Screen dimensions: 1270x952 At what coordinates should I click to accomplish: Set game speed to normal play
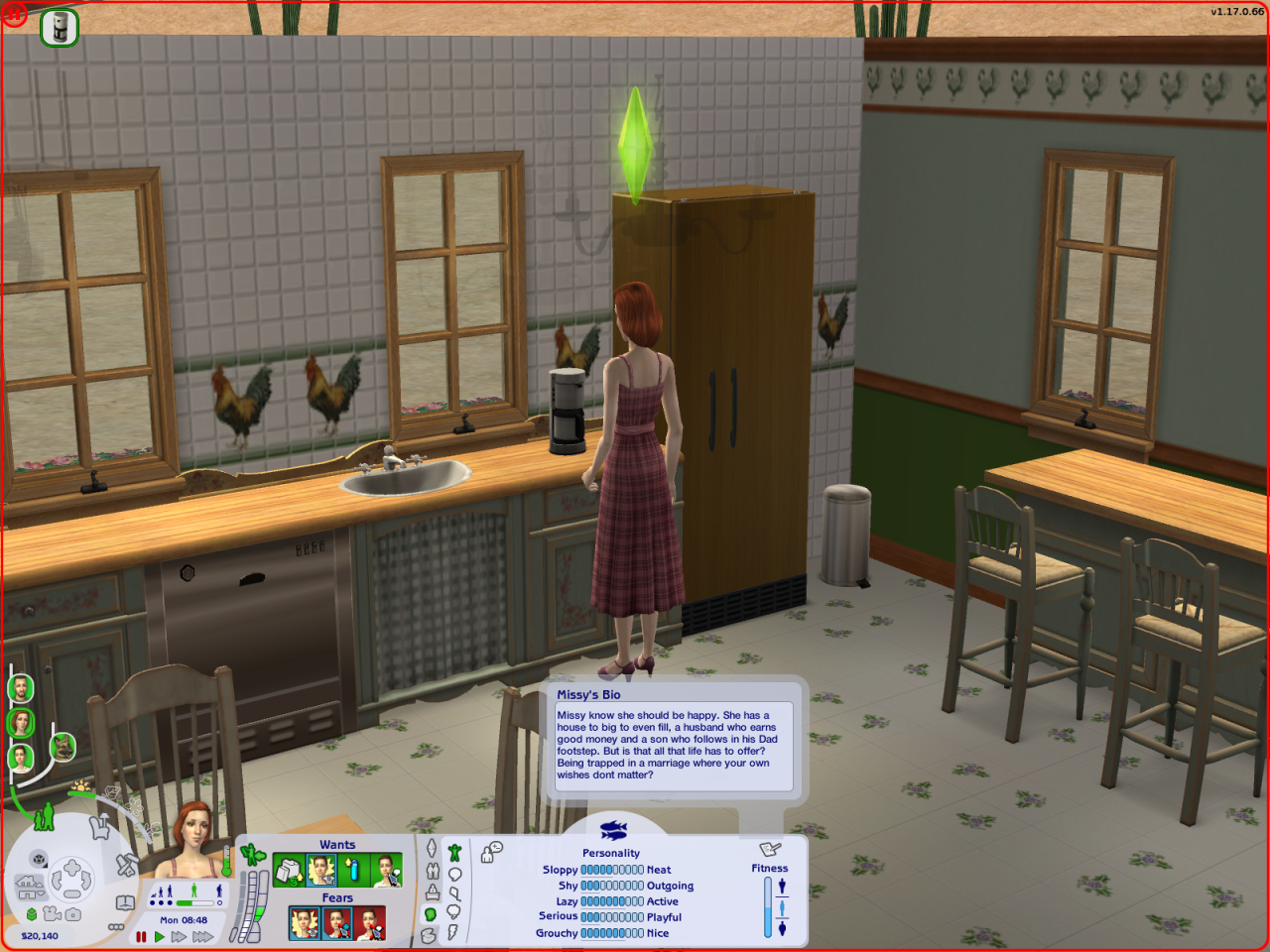click(159, 936)
